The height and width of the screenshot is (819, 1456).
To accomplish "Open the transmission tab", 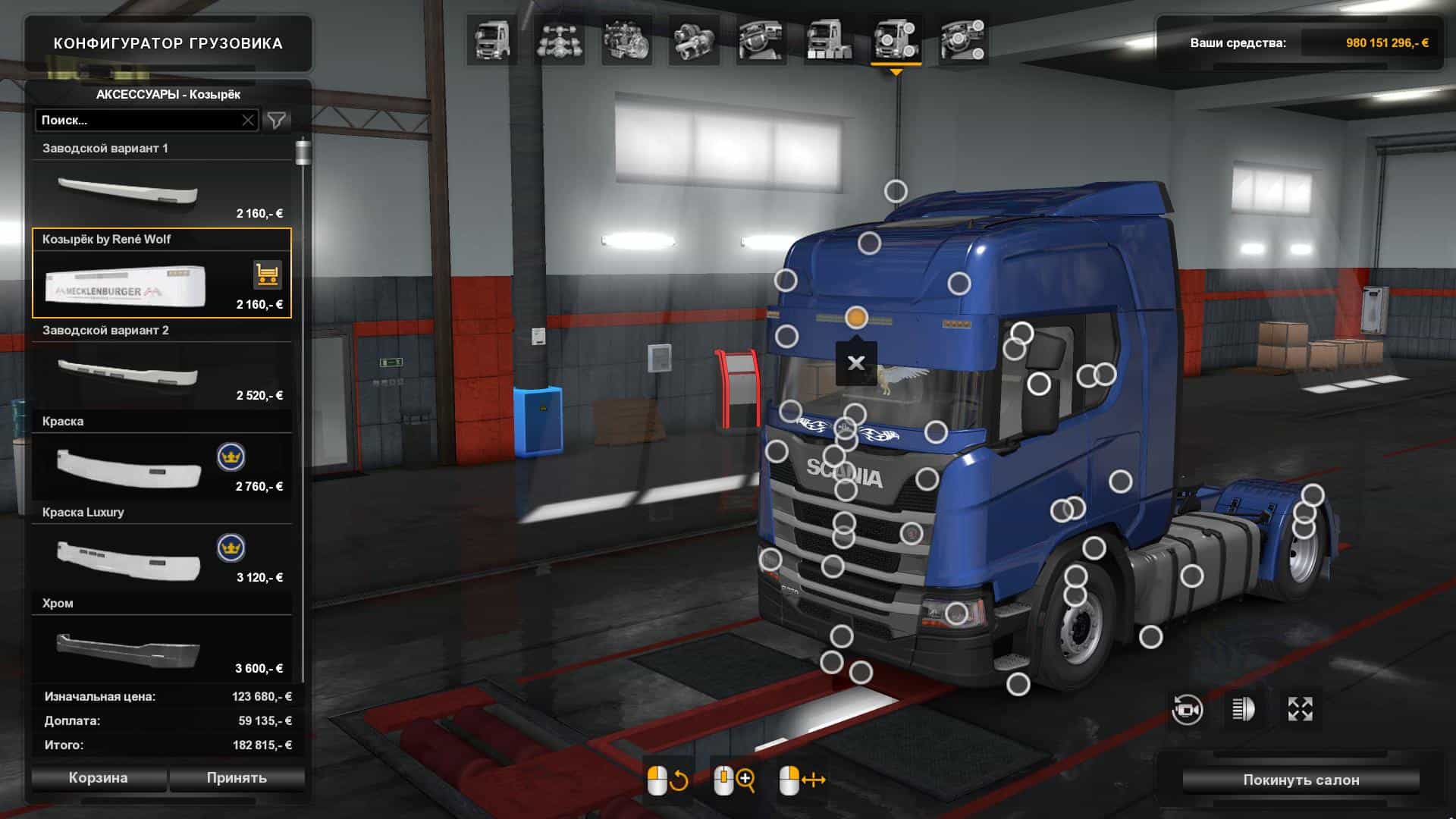I will tap(694, 40).
